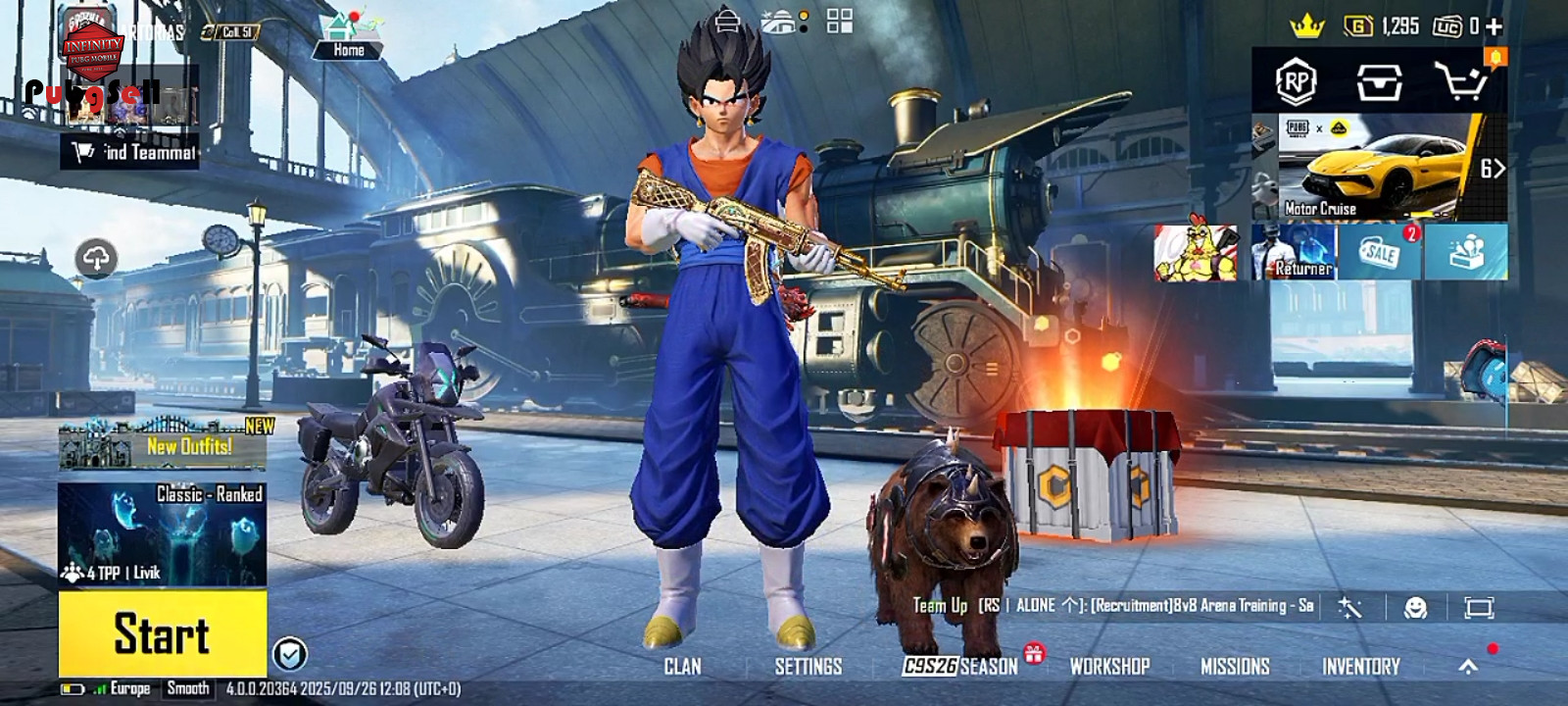Open the C9S26 Season page
1568x706 pixels.
pos(960,667)
